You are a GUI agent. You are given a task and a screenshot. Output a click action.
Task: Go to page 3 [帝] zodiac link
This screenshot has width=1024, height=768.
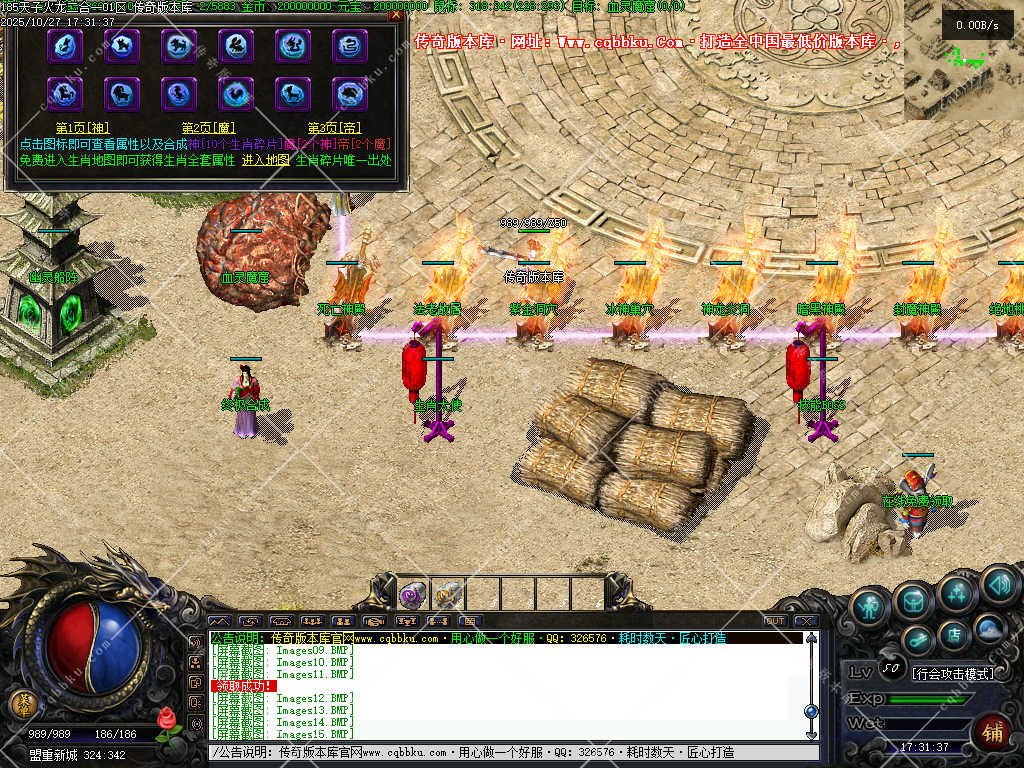tap(334, 128)
